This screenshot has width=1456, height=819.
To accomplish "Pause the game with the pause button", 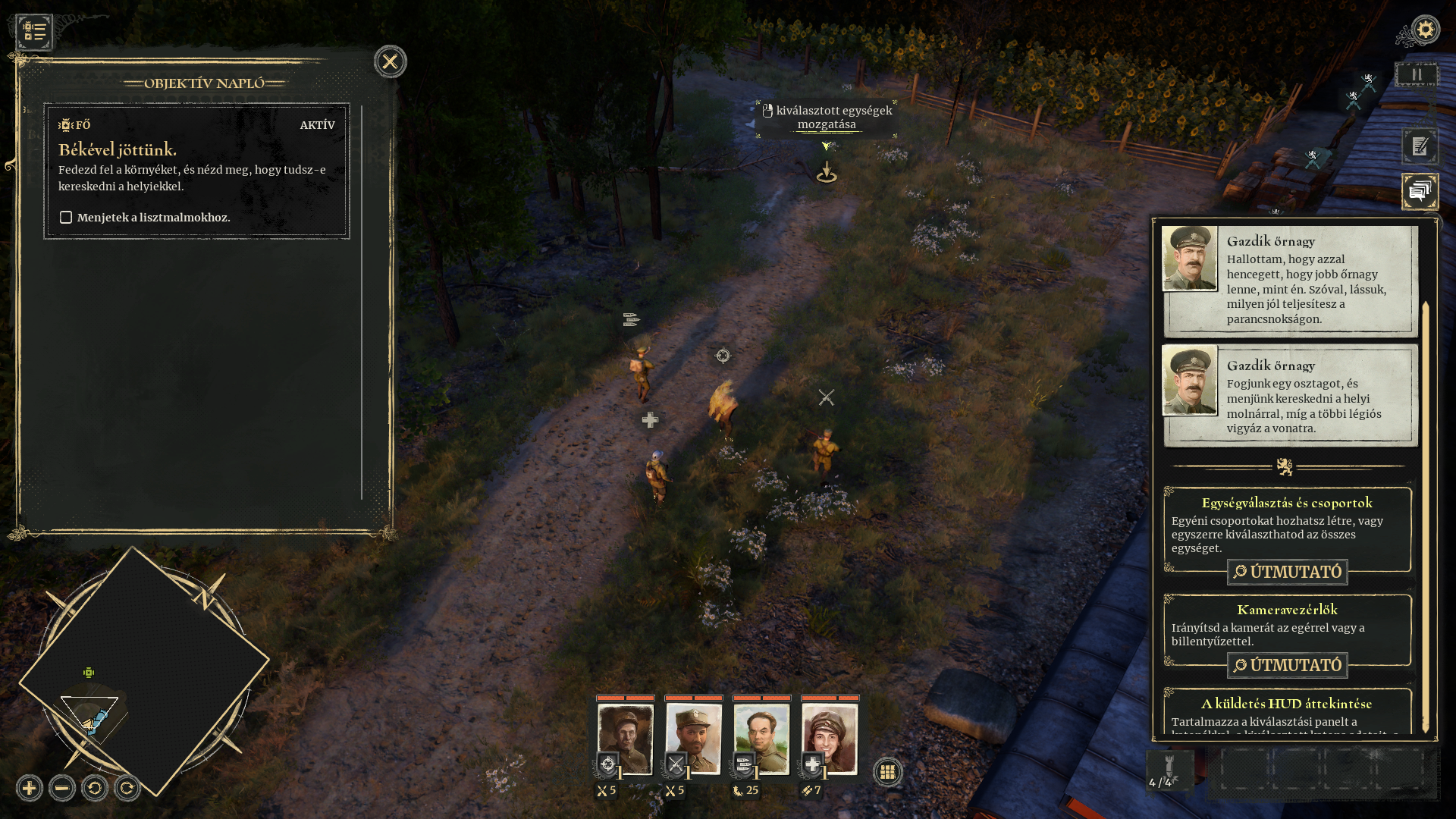I will [1416, 75].
